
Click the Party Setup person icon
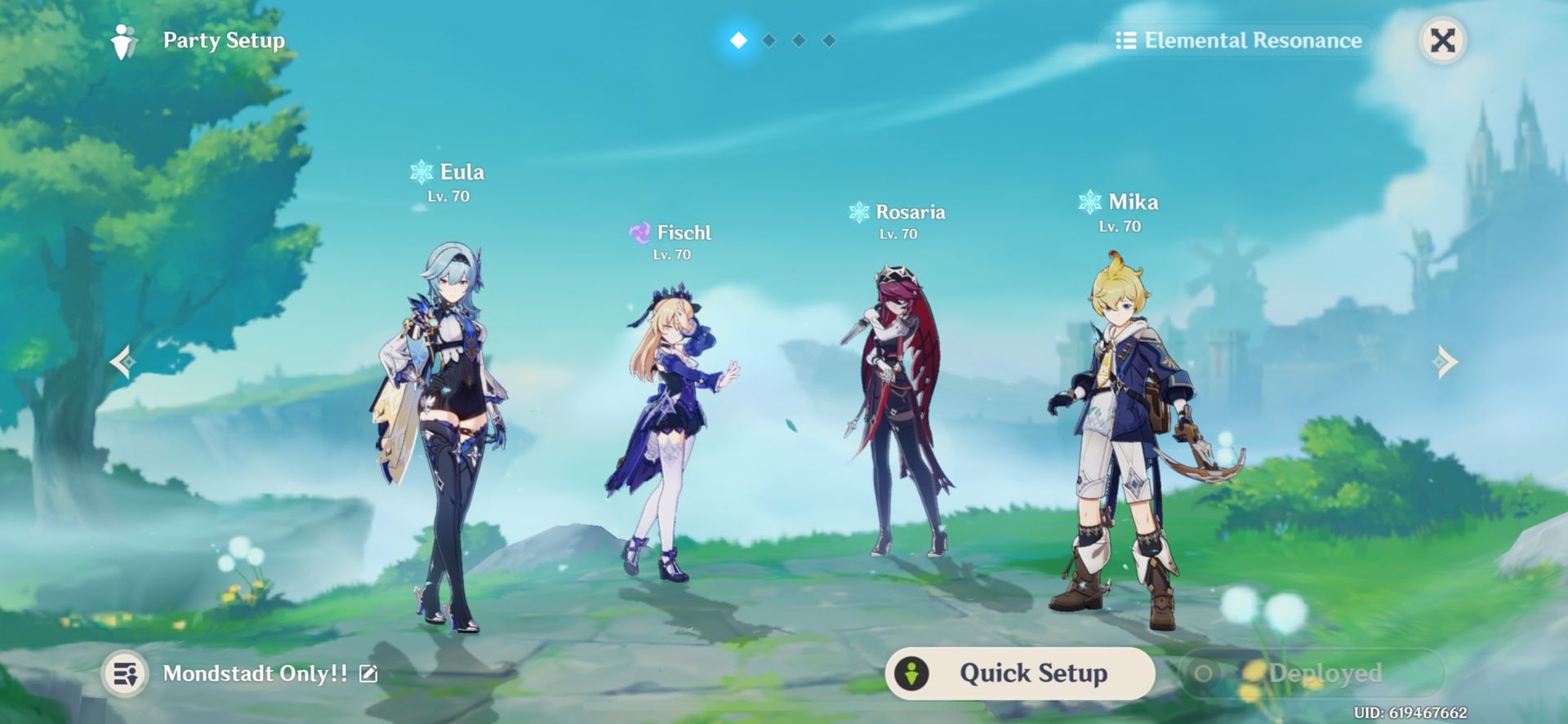tap(124, 39)
